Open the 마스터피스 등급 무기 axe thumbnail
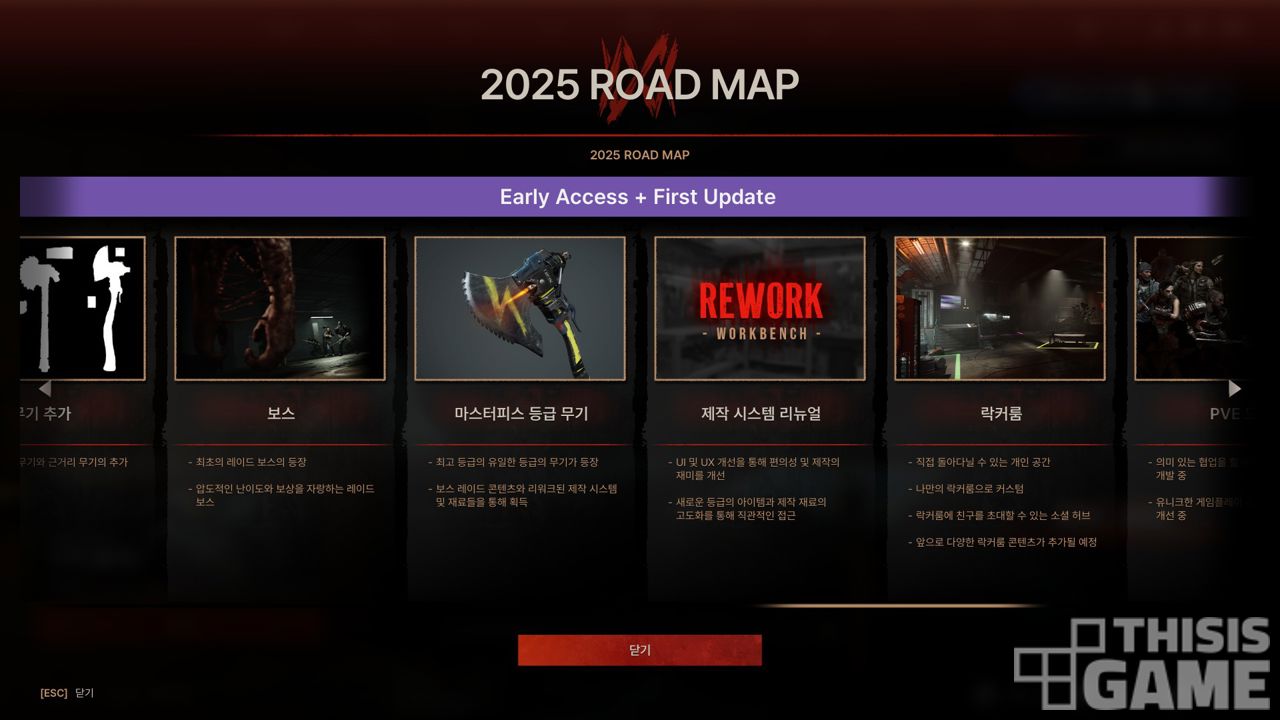 coord(520,308)
